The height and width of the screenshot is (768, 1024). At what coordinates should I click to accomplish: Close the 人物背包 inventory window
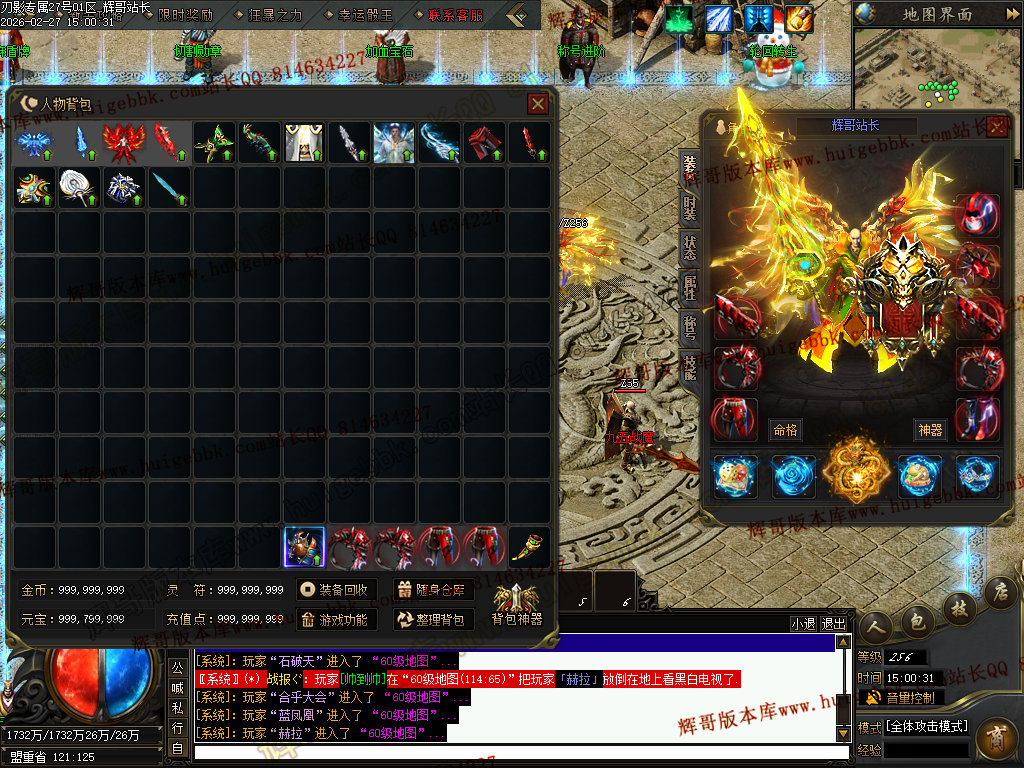tap(538, 103)
